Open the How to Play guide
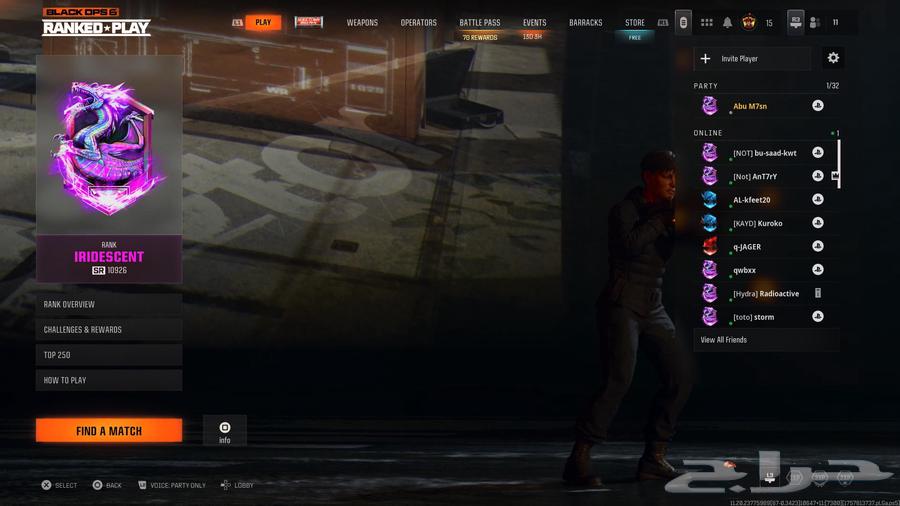This screenshot has width=900, height=506. coord(109,380)
